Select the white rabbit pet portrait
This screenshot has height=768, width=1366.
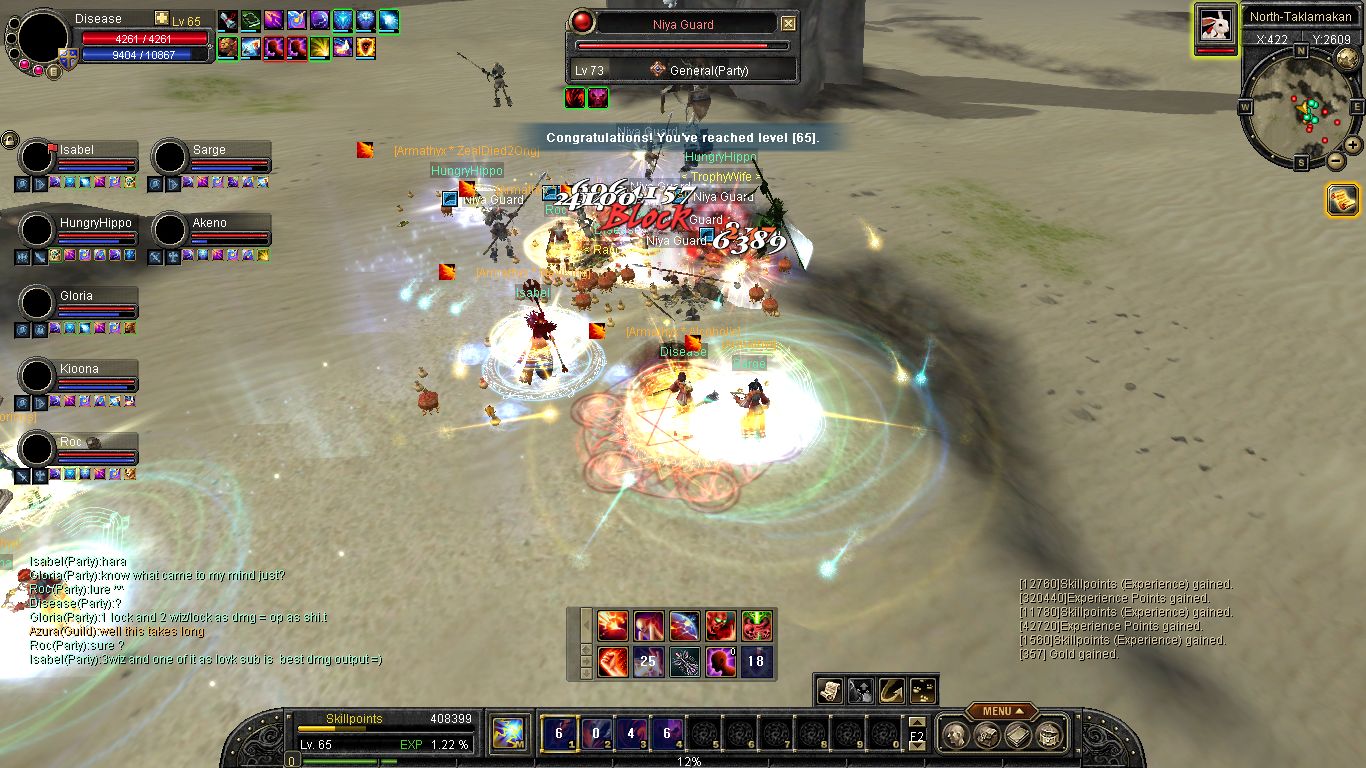(1215, 25)
